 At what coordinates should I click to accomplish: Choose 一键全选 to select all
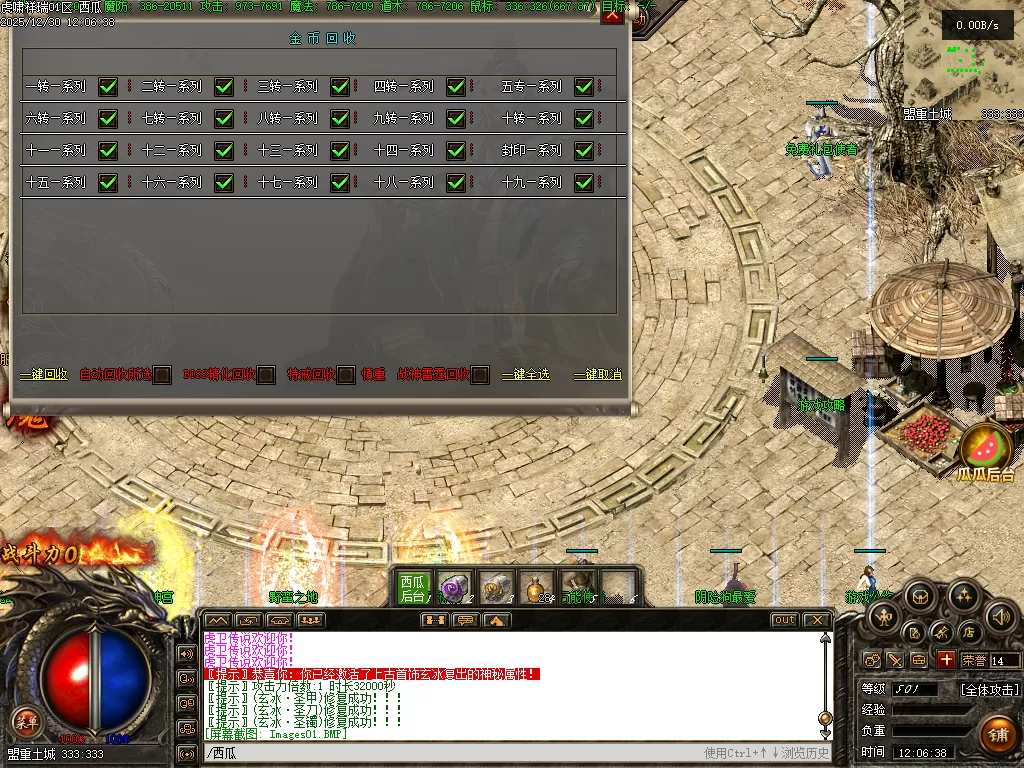pyautogui.click(x=526, y=375)
